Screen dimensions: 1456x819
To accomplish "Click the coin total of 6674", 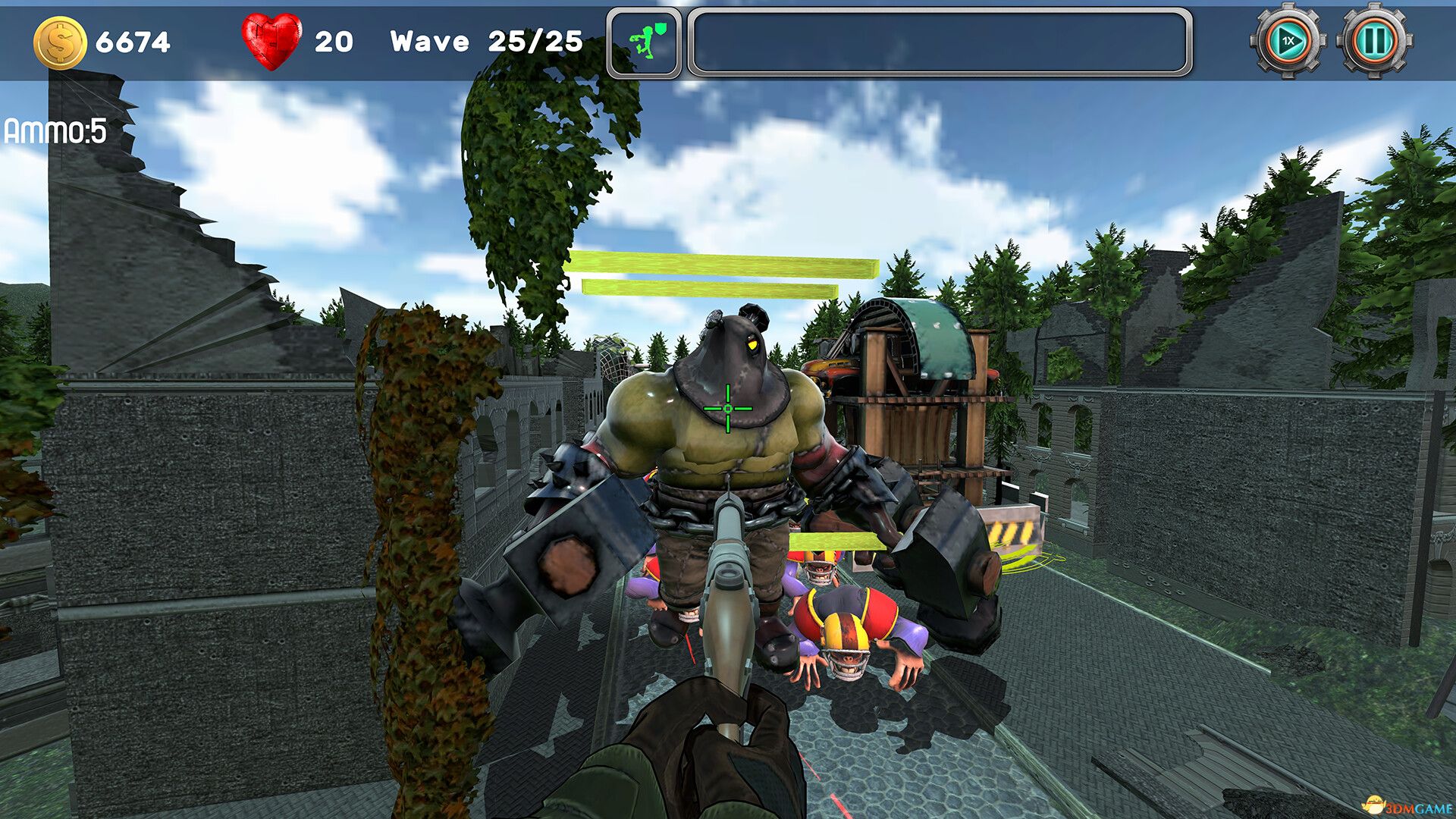I will 133,42.
